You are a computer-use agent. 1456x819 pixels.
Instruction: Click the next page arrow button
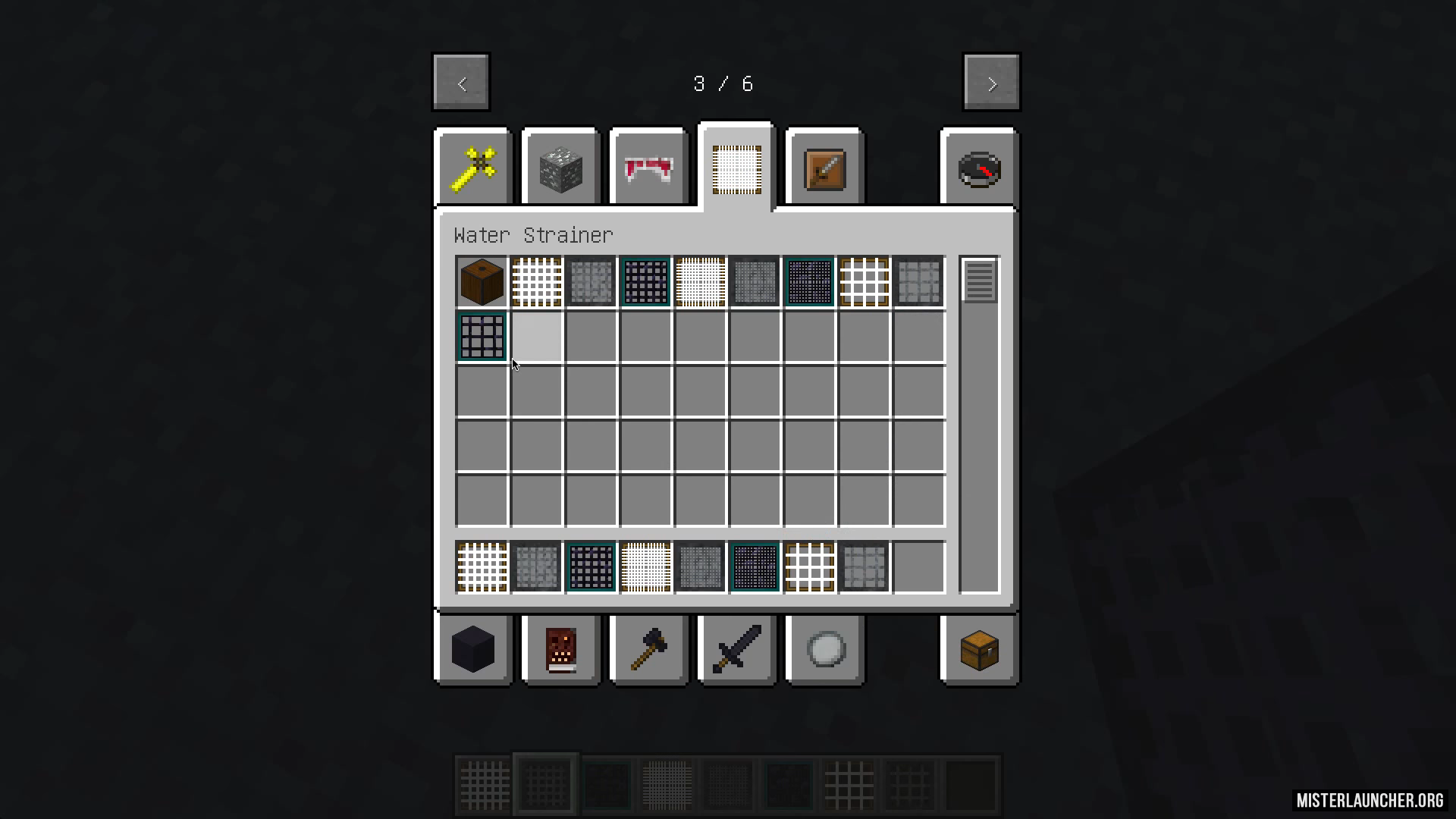pyautogui.click(x=991, y=82)
